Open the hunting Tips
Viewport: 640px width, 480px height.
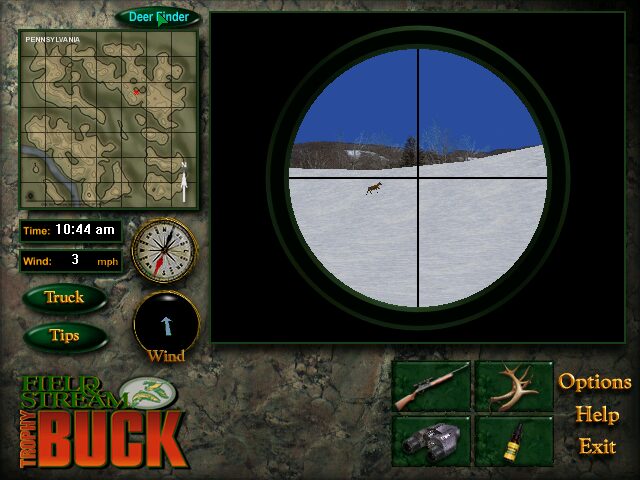[x=64, y=336]
